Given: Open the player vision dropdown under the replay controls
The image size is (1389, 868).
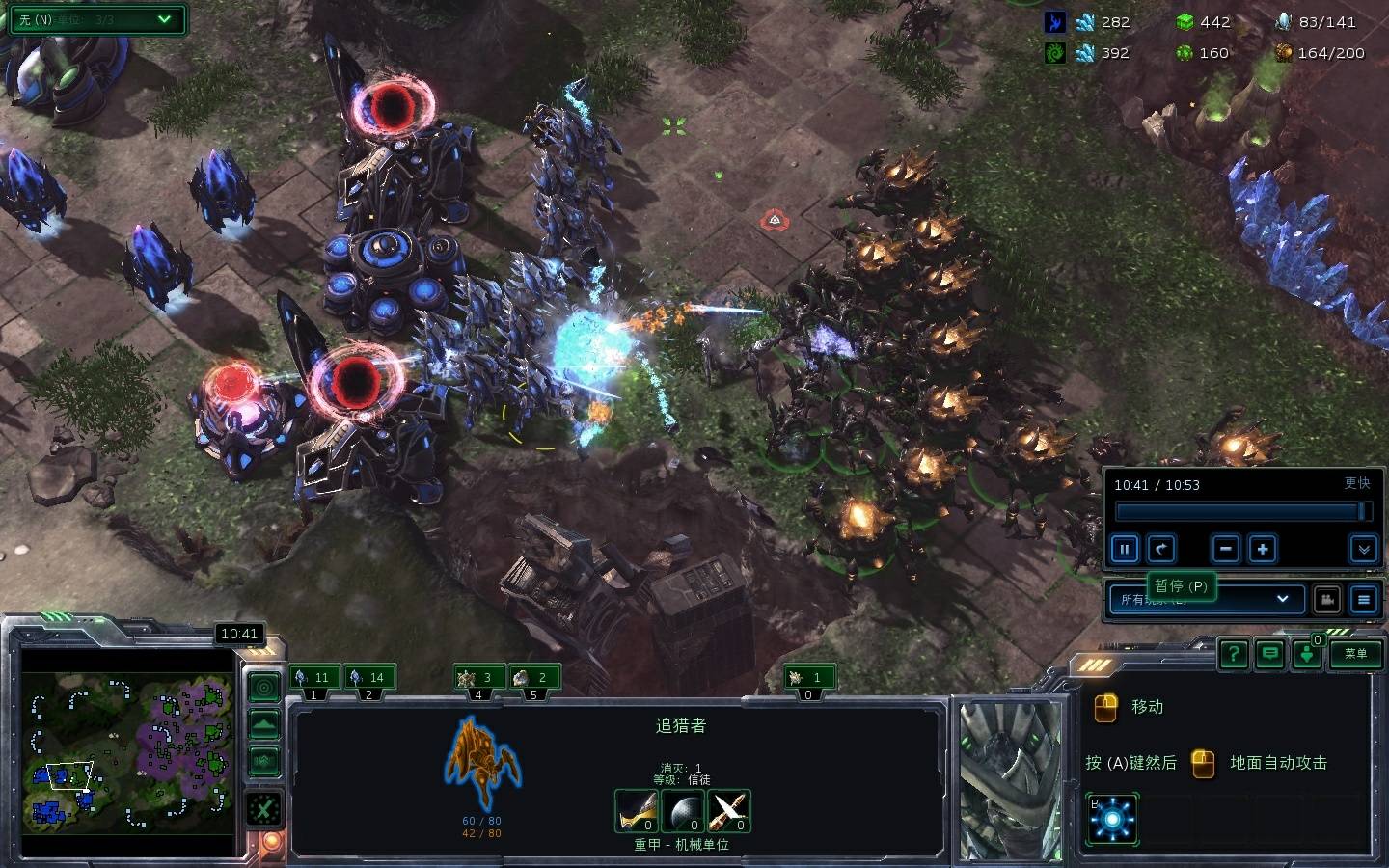Looking at the screenshot, I should [1206, 599].
